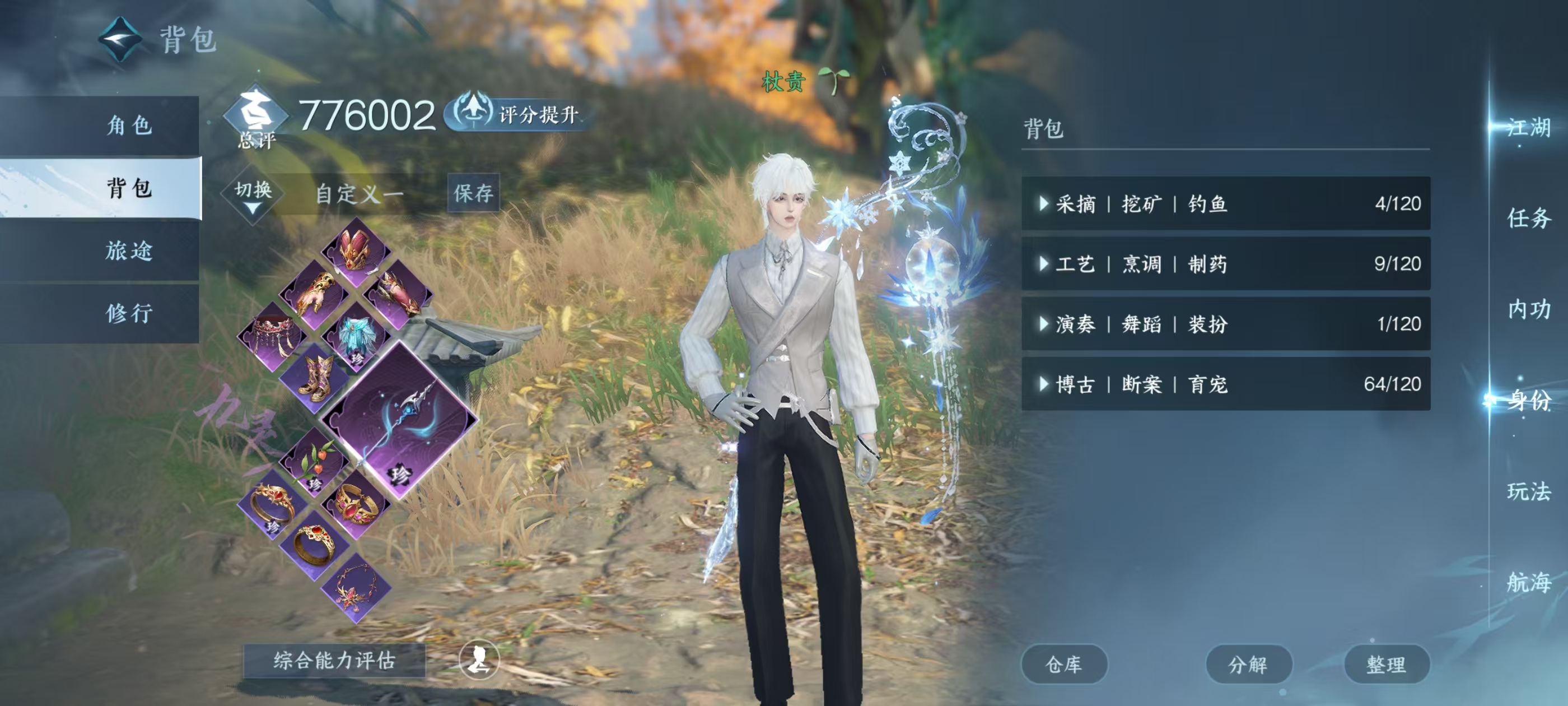The height and width of the screenshot is (706, 1568).
Task: Select the 修行 tab
Action: pyautogui.click(x=128, y=314)
